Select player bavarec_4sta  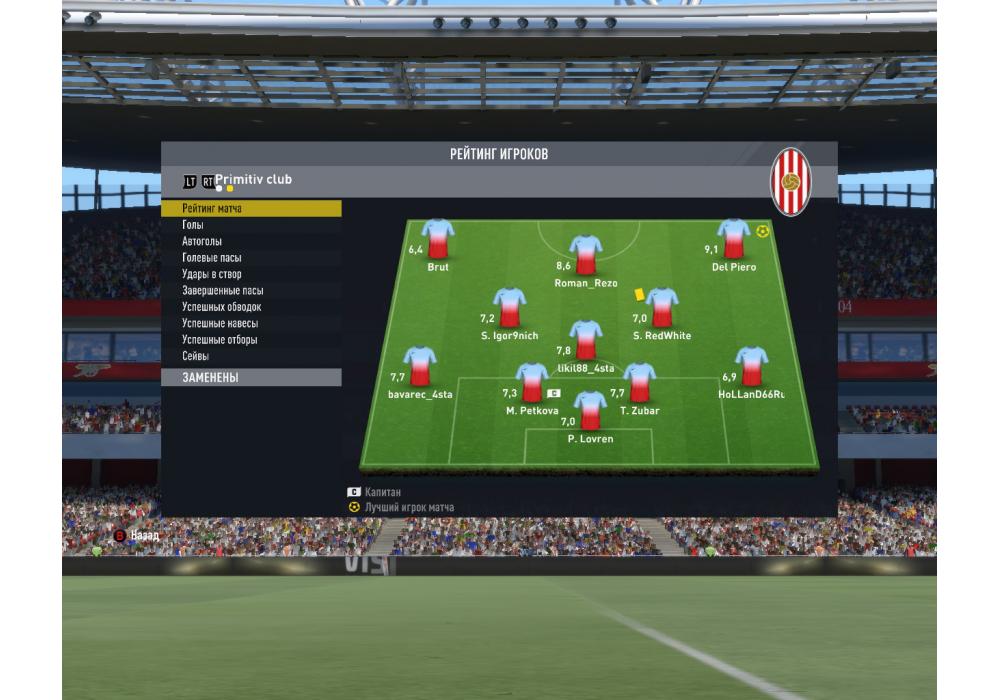[420, 368]
